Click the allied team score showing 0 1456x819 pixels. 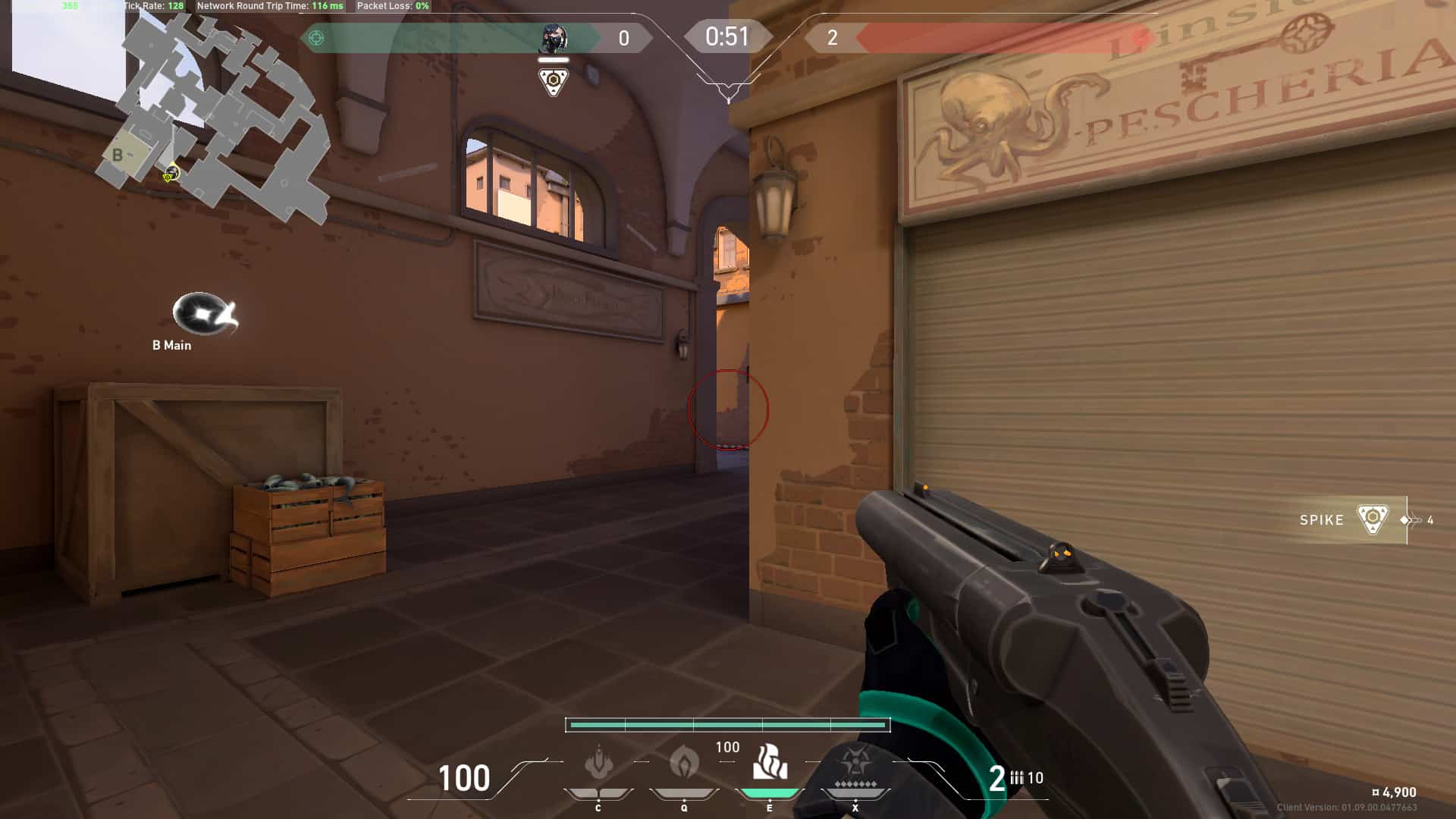[x=623, y=36]
